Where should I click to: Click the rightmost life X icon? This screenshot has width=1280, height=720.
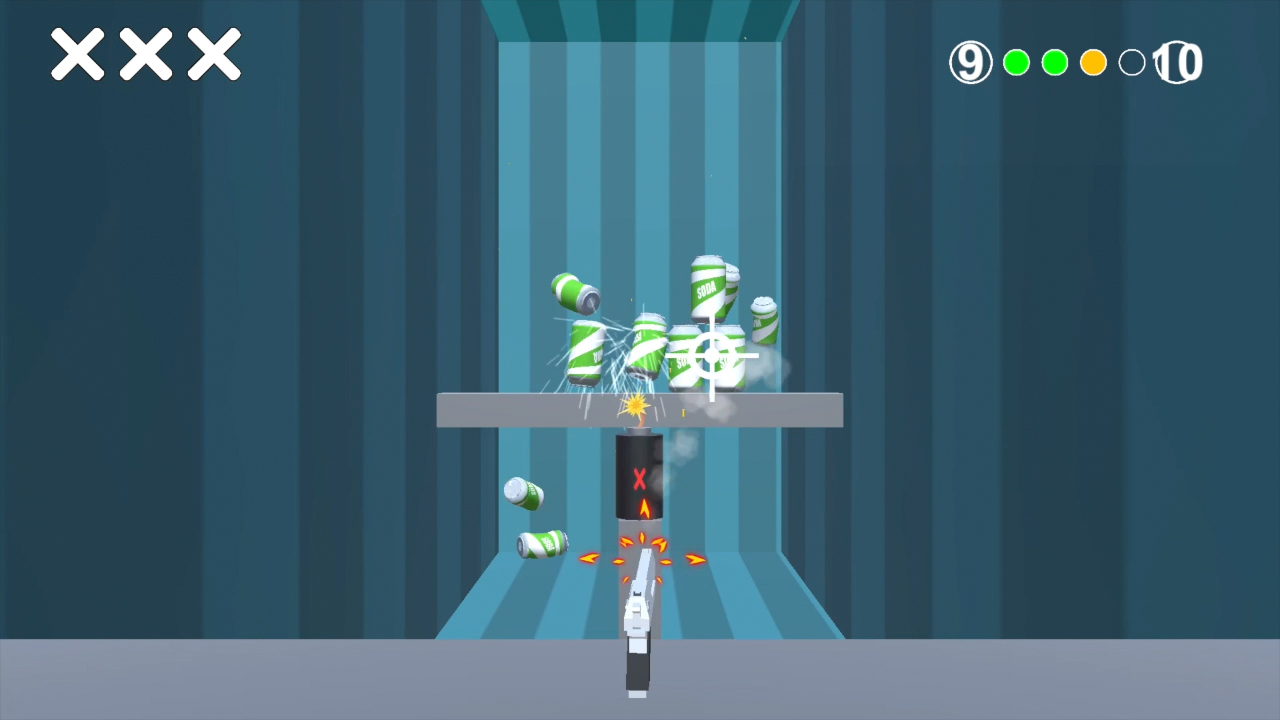click(213, 55)
